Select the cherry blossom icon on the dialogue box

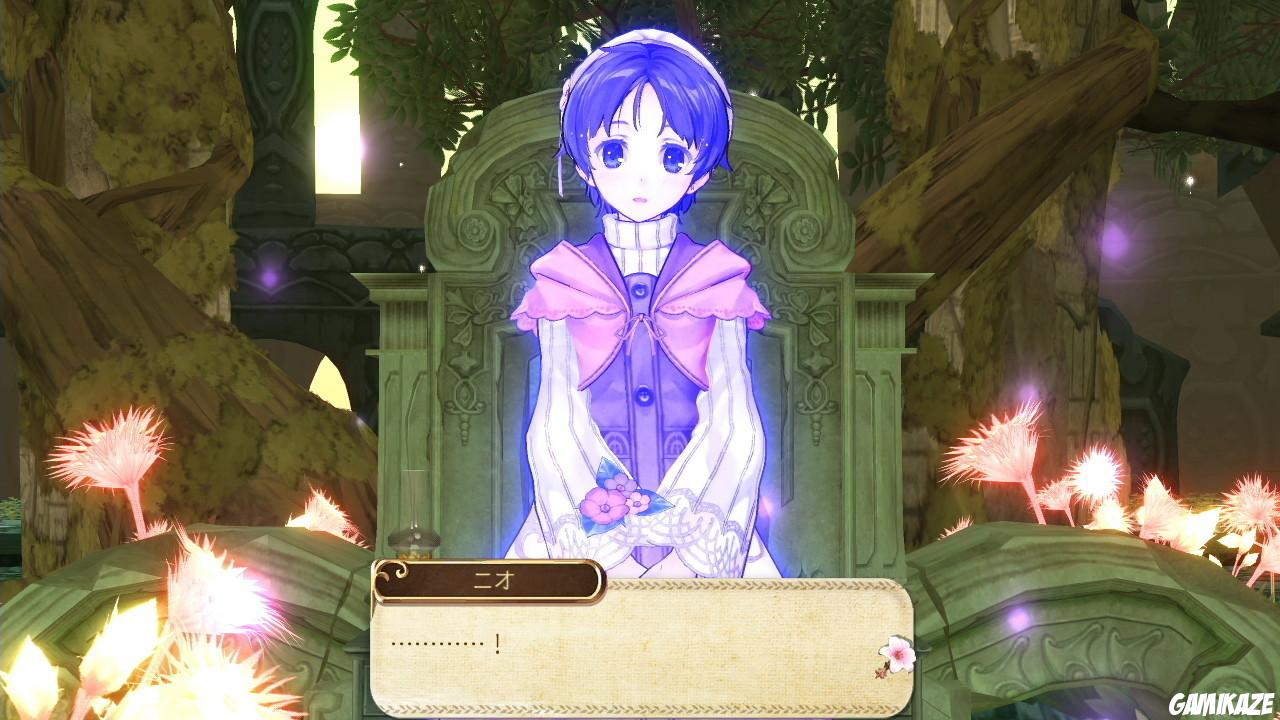click(898, 655)
